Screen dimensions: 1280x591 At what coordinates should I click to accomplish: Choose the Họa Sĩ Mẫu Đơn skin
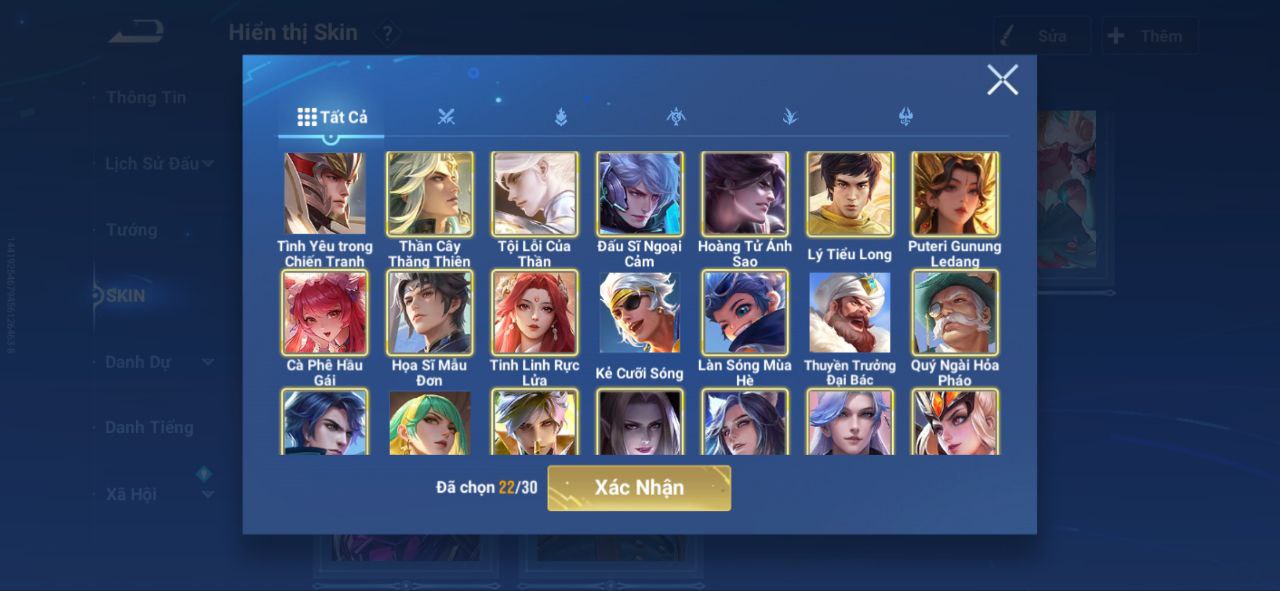point(430,312)
